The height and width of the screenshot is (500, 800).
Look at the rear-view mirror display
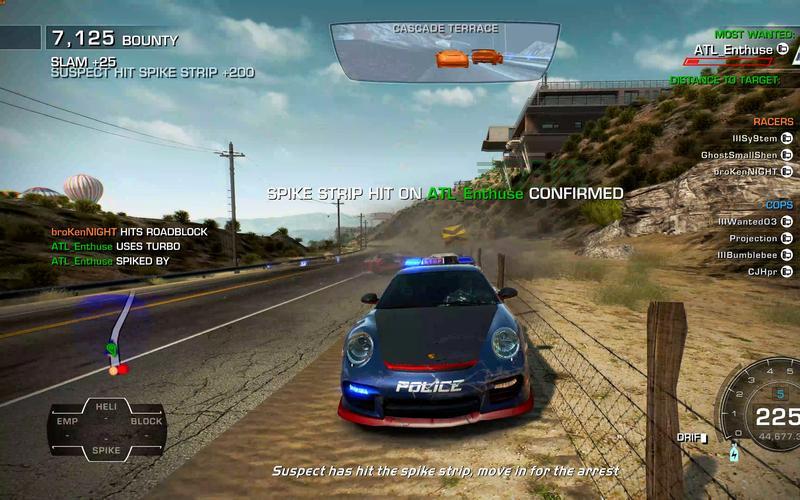pos(443,52)
